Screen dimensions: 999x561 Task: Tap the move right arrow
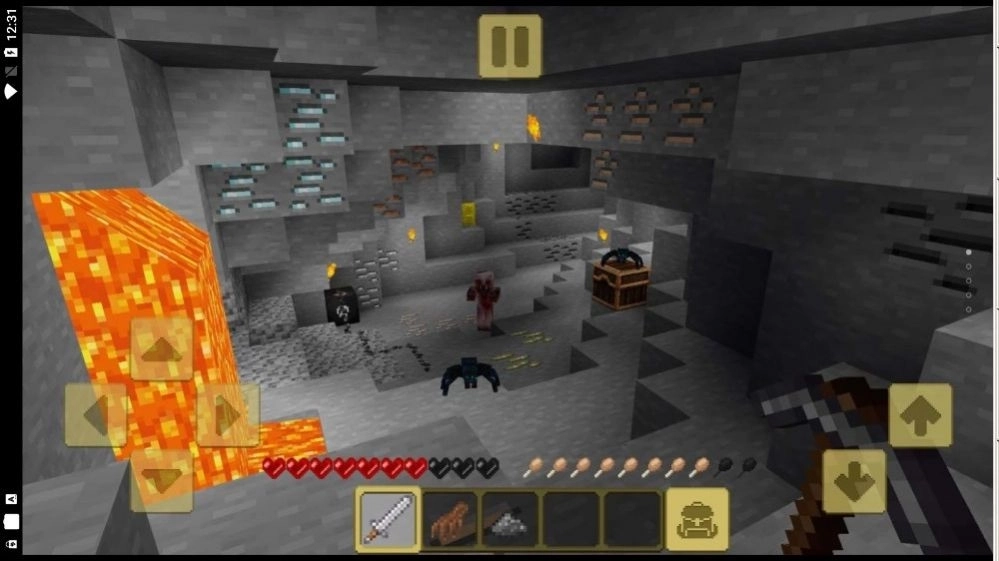click(x=228, y=415)
